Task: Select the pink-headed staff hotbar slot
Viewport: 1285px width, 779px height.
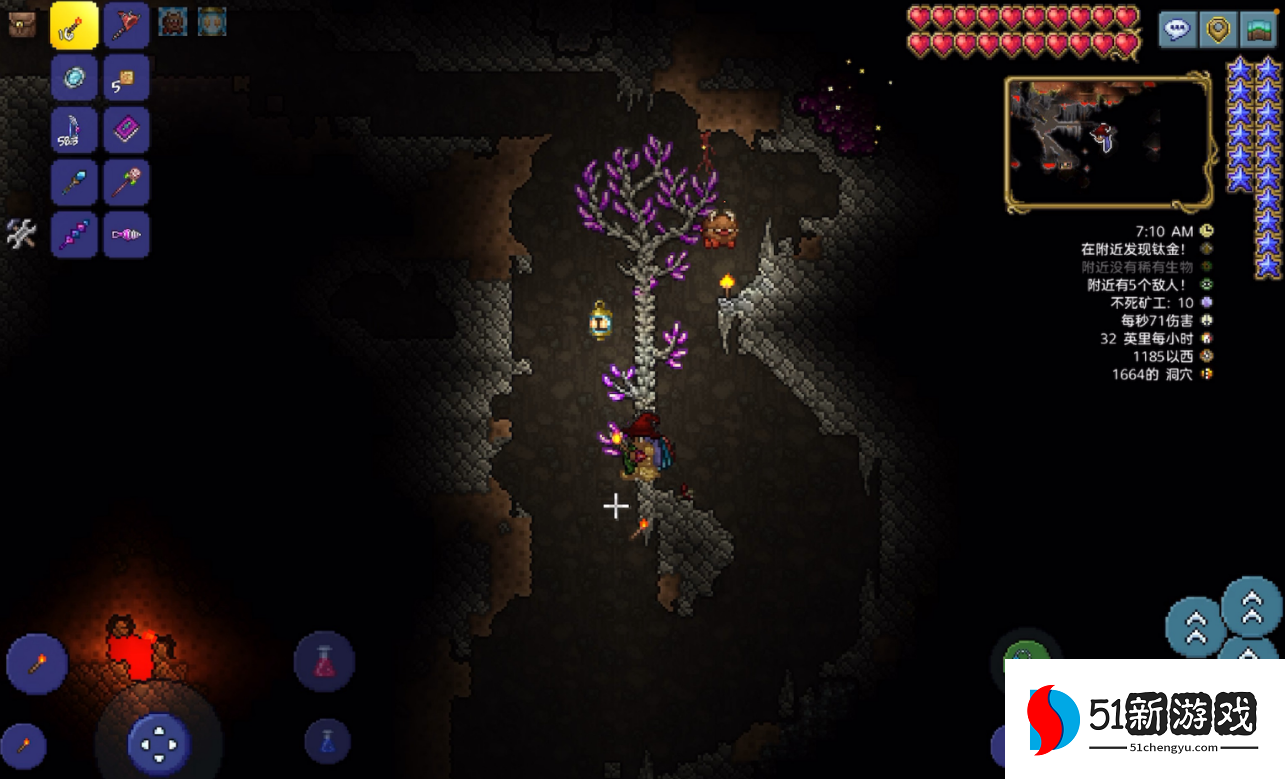Action: coord(127,183)
